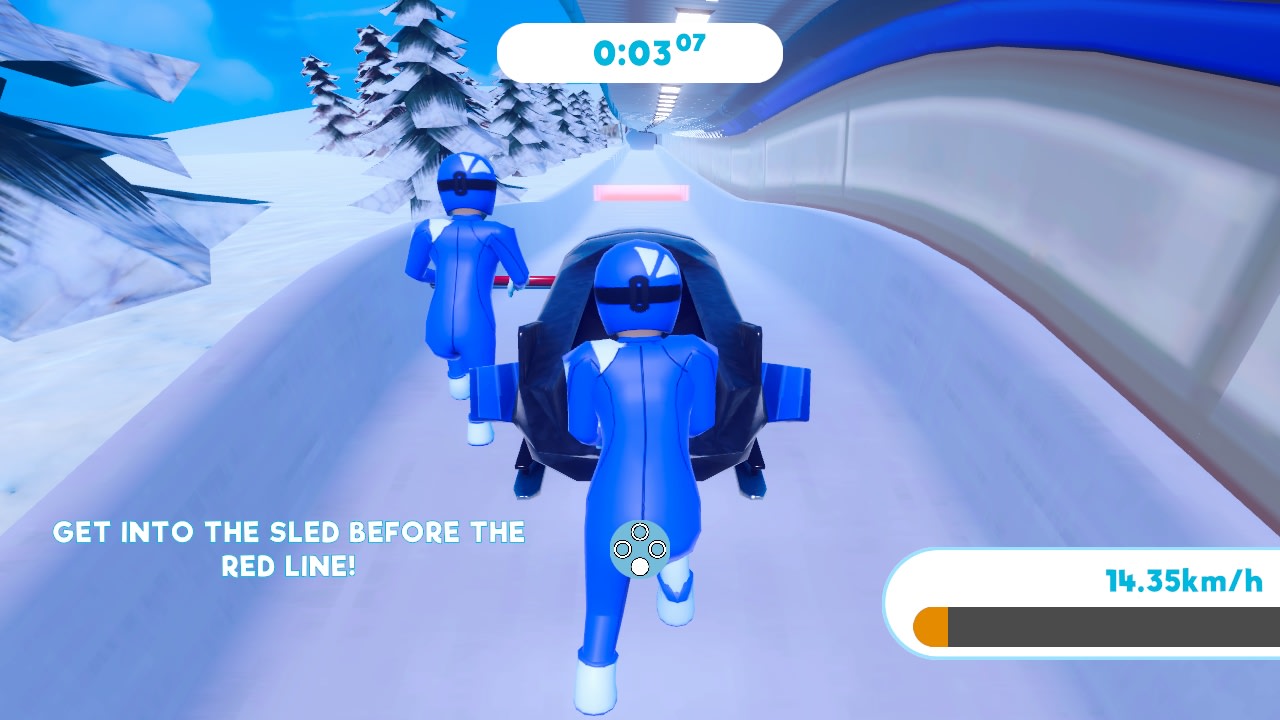Click the filled bottom button in the prompt wheel

(x=640, y=566)
